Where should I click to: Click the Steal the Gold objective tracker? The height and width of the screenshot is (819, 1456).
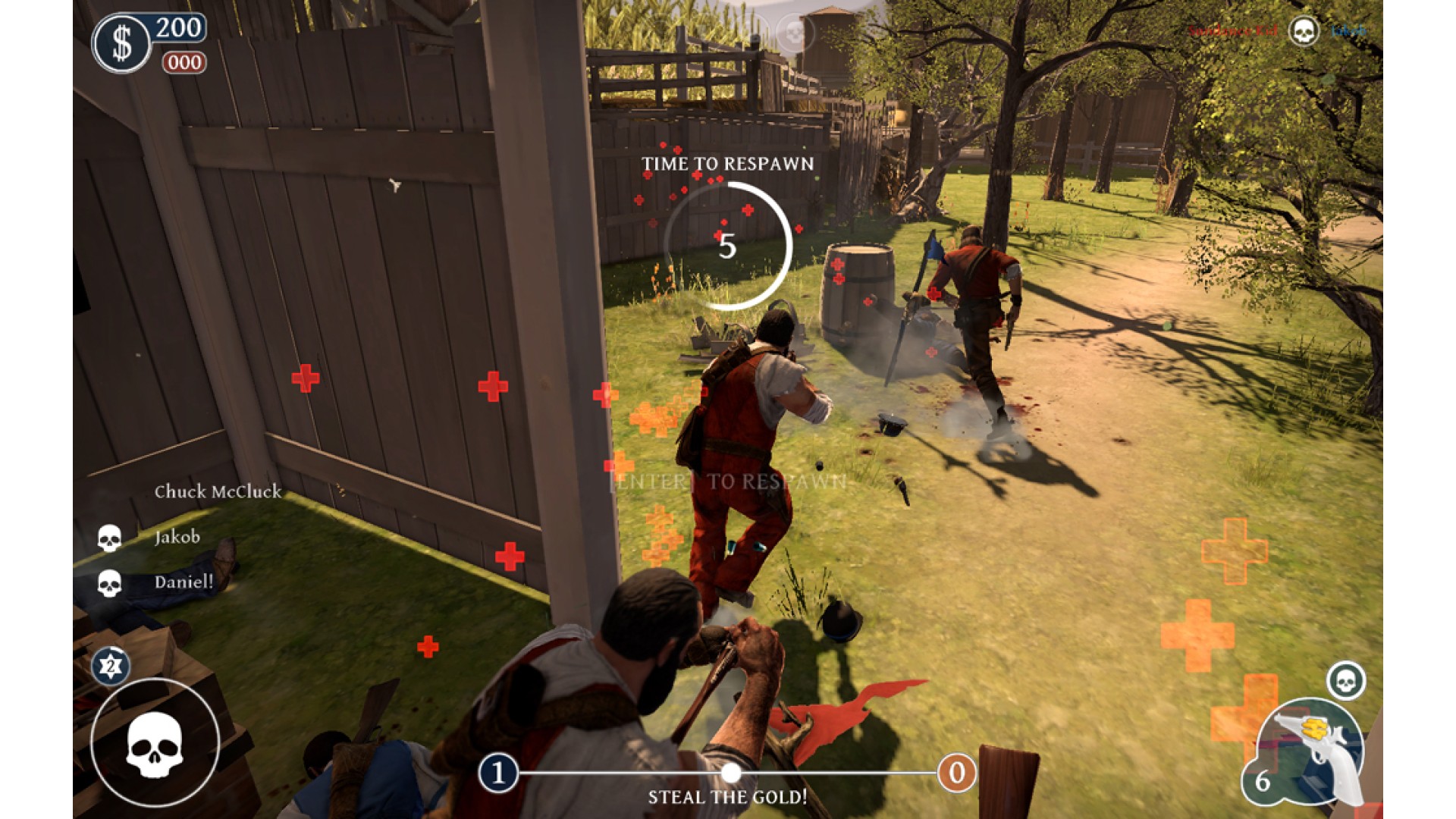[x=727, y=796]
